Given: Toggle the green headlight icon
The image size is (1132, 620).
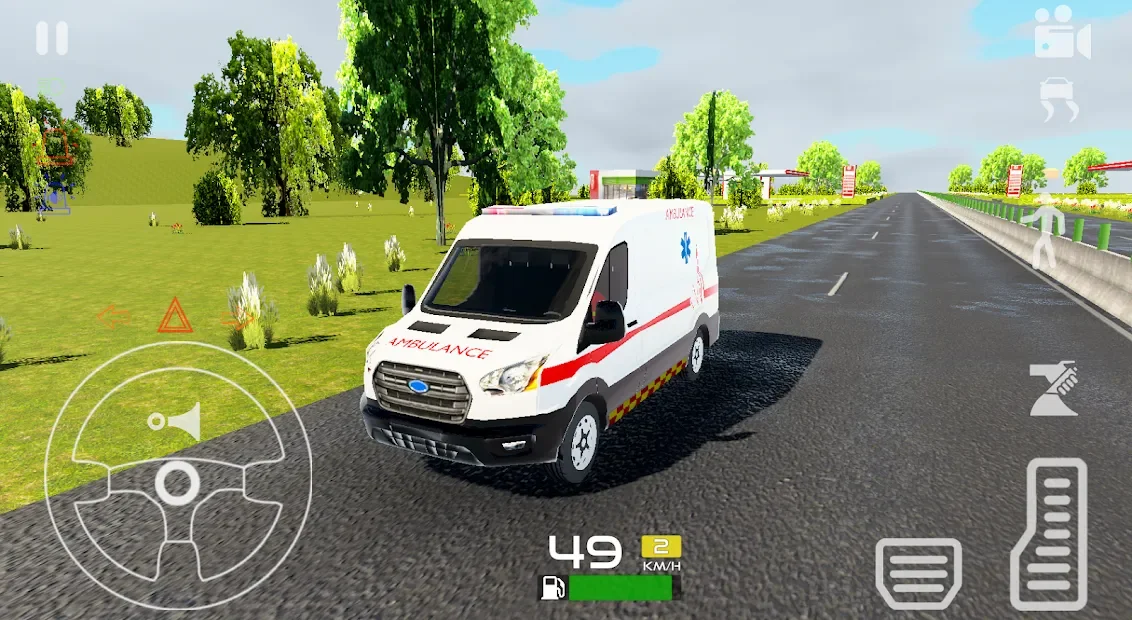Looking at the screenshot, I should (x=51, y=88).
